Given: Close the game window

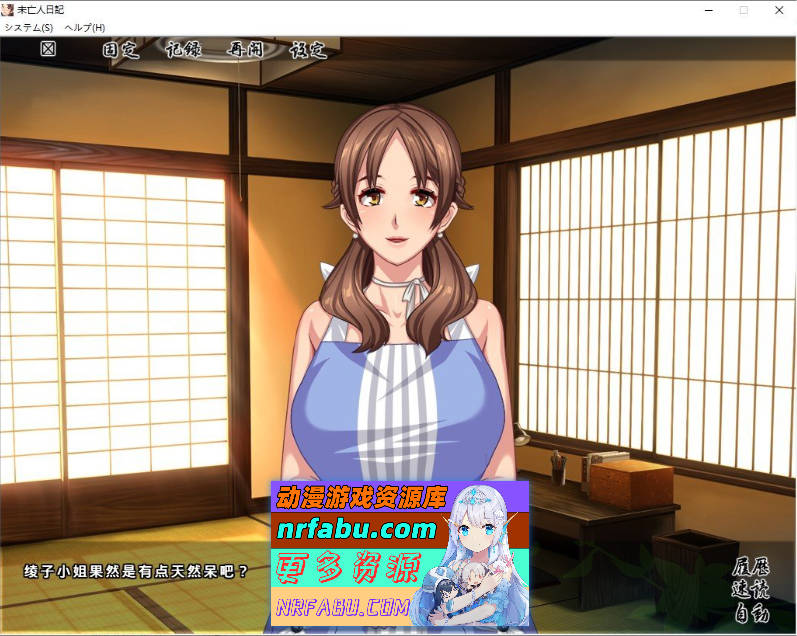Looking at the screenshot, I should 779,9.
